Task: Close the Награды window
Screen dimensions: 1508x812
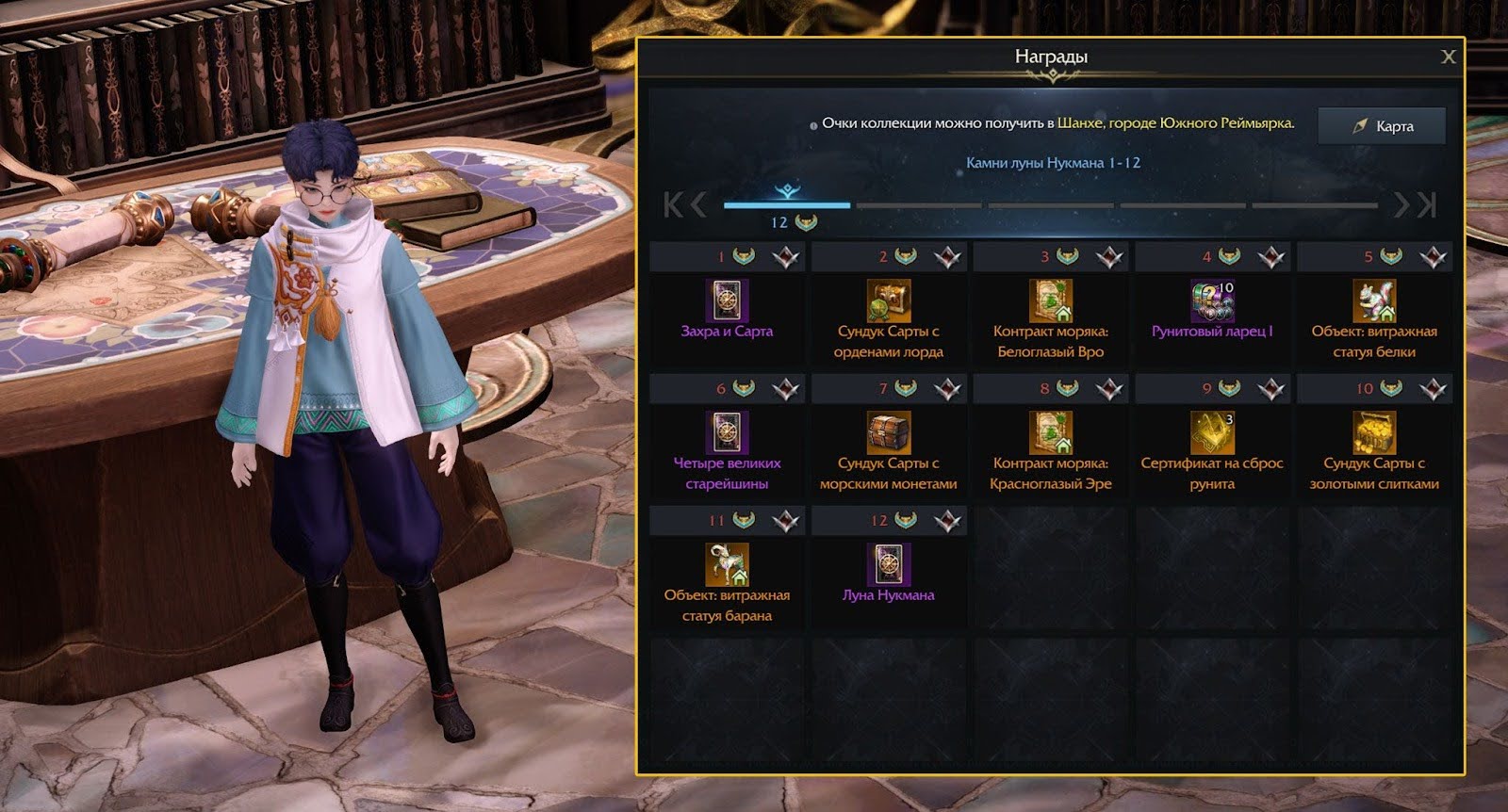Action: [1449, 57]
